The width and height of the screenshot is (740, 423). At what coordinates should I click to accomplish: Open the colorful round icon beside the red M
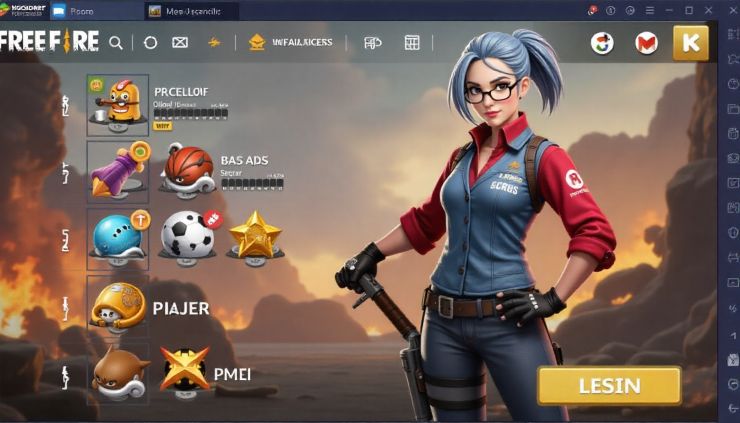click(602, 43)
